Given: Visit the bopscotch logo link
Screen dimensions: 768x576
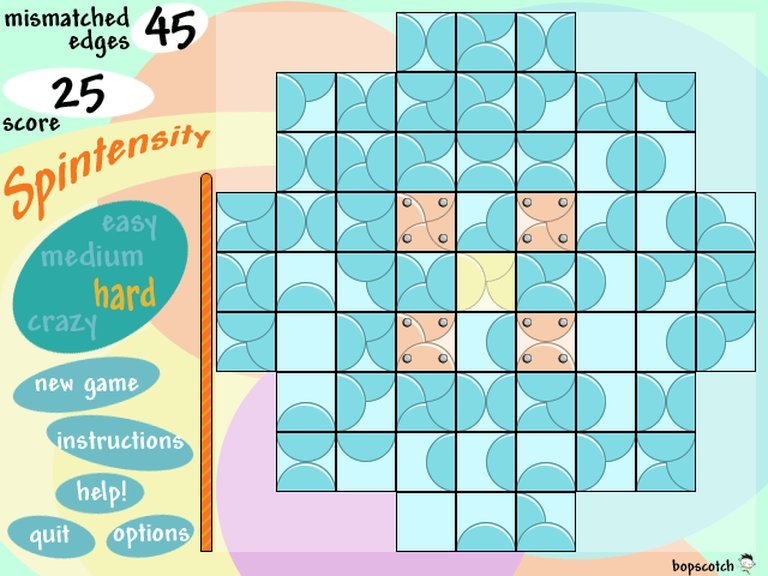Looking at the screenshot, I should click(x=711, y=562).
